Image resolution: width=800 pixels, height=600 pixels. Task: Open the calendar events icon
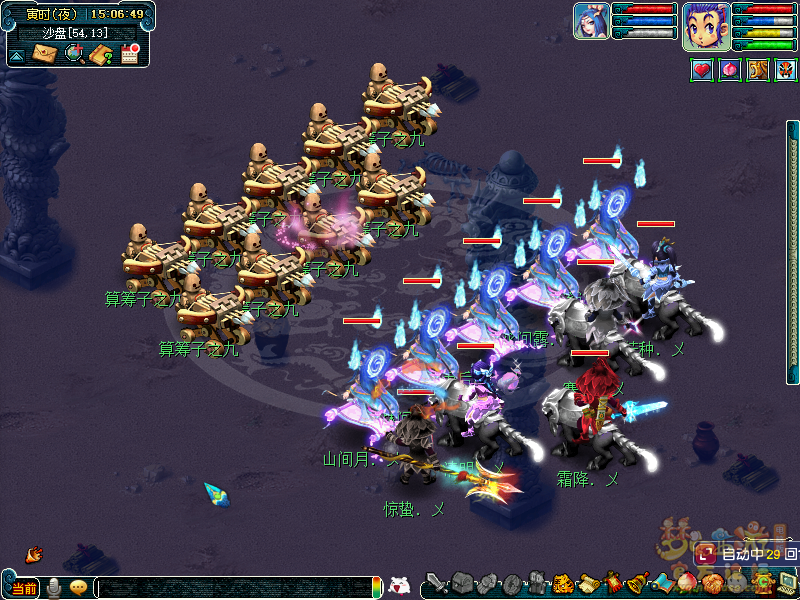tap(129, 53)
